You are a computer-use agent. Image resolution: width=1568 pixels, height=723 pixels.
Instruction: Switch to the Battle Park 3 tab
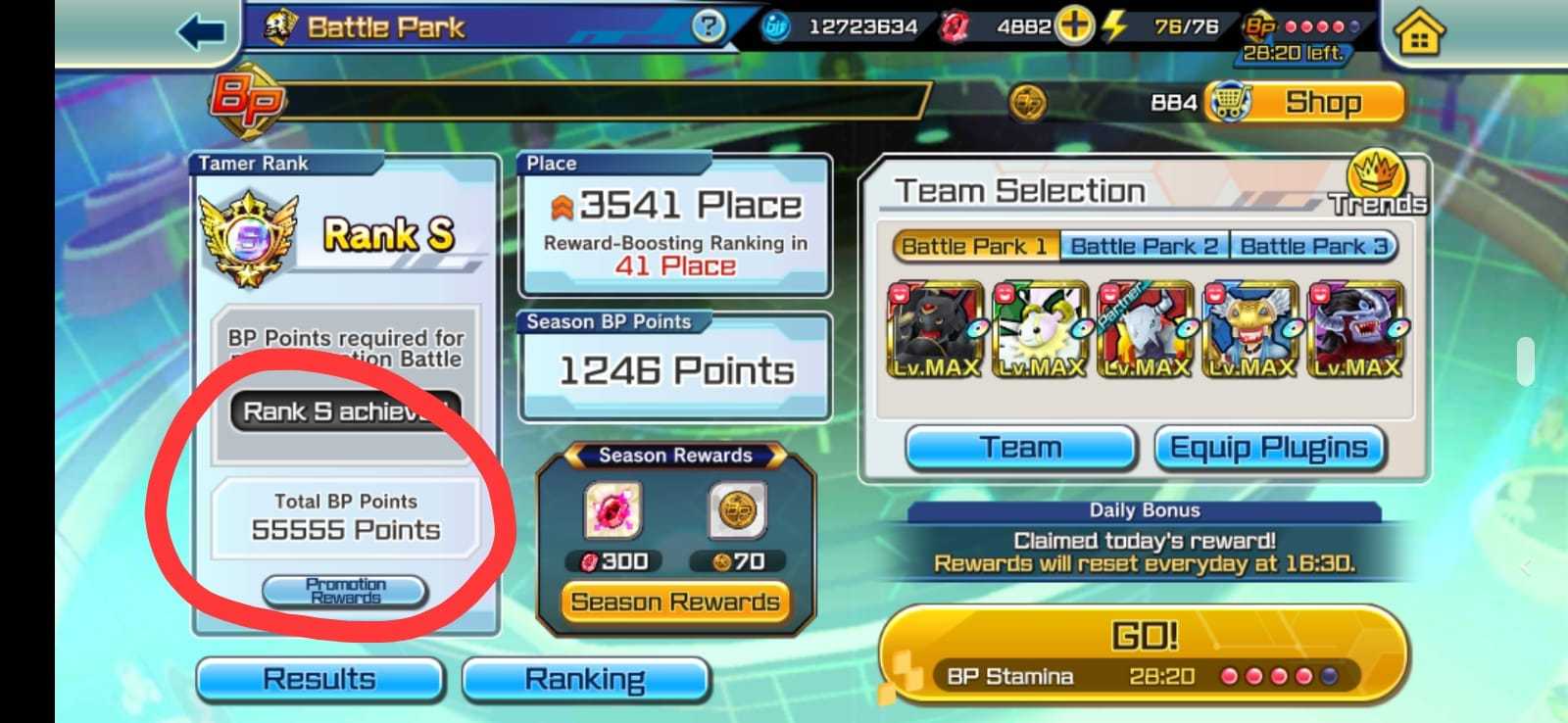[1313, 246]
